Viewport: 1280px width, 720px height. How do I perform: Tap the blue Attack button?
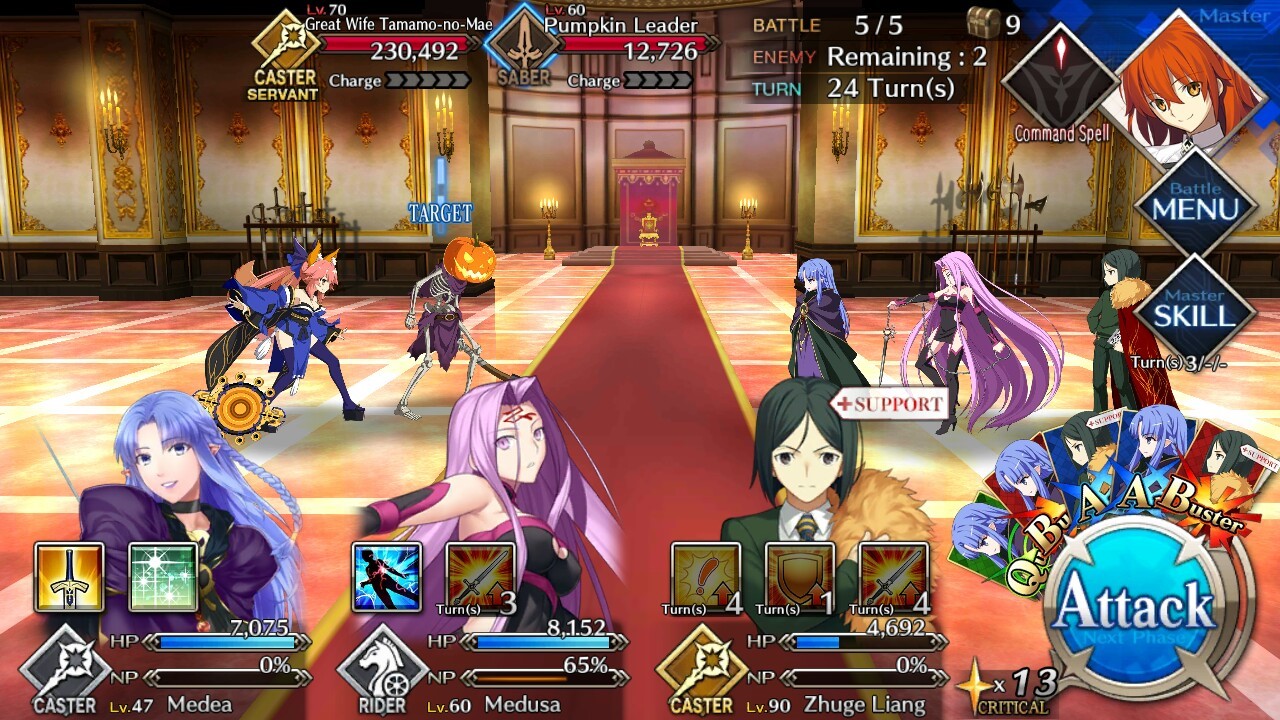point(1133,607)
